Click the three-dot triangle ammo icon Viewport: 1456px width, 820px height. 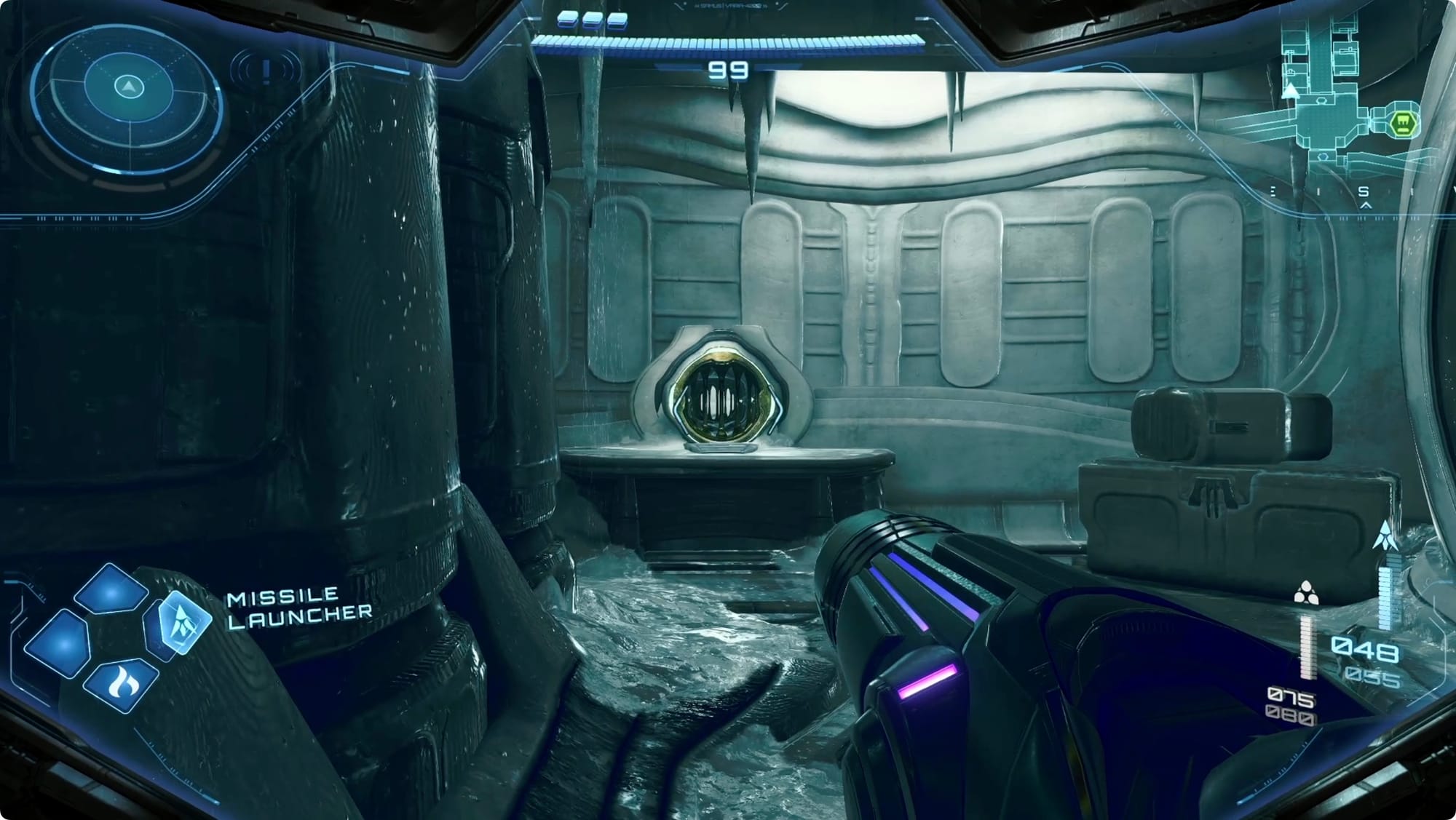tap(1305, 593)
